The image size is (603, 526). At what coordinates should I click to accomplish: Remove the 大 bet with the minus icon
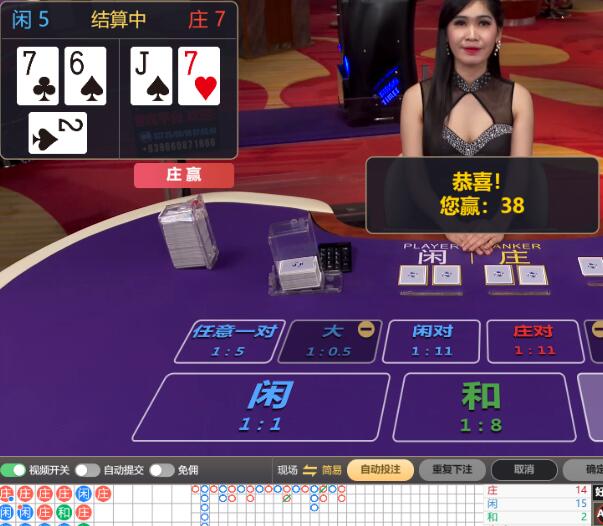pyautogui.click(x=367, y=328)
